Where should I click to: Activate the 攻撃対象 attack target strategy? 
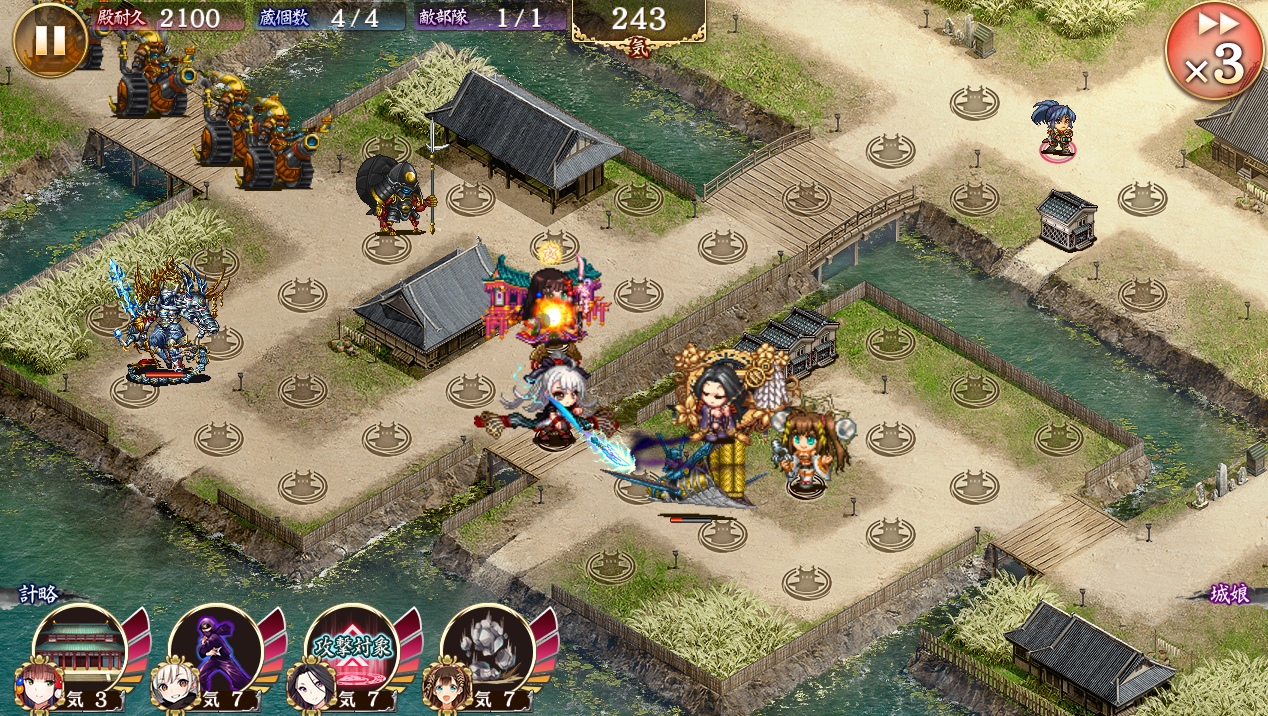click(351, 650)
